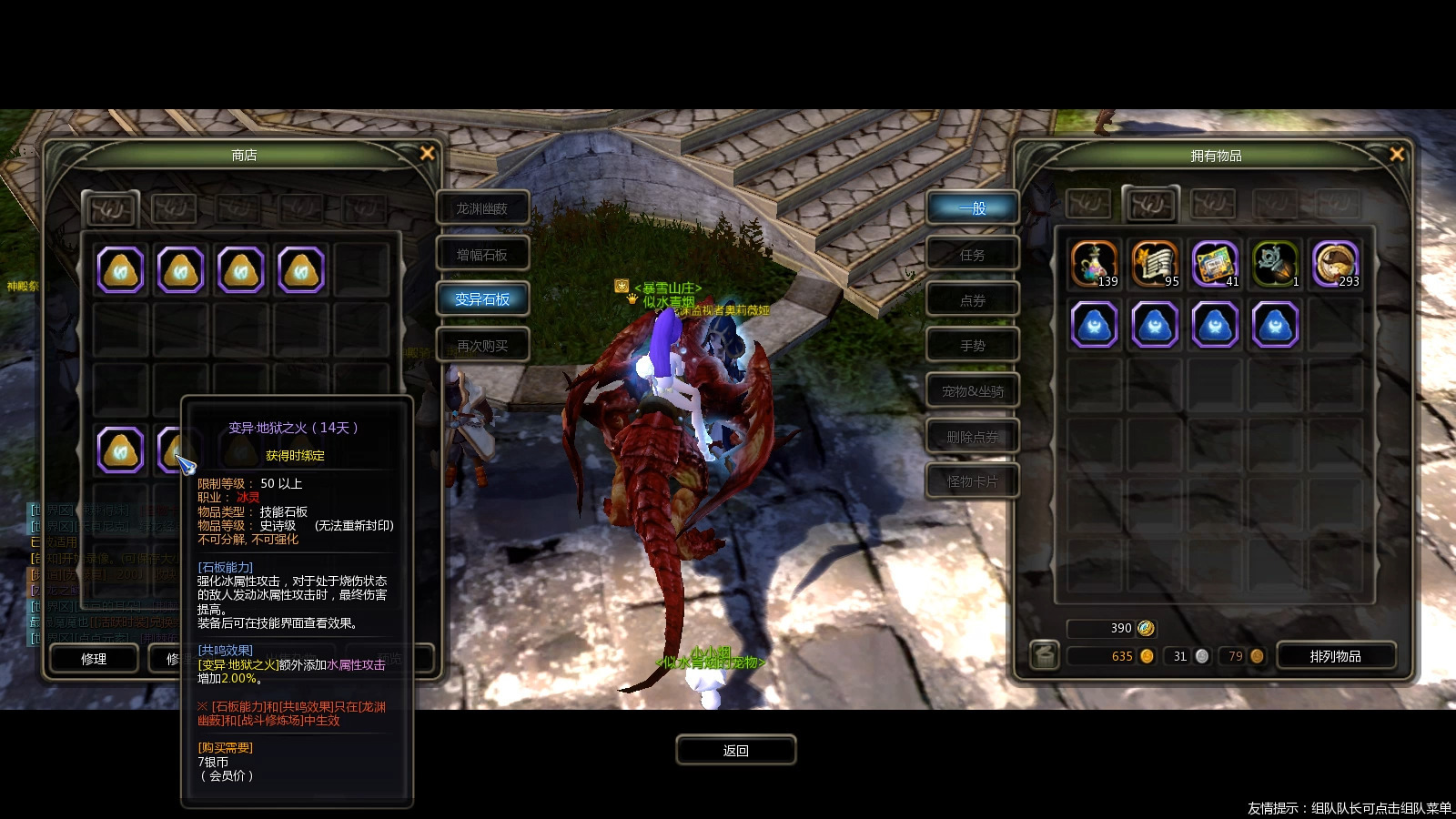This screenshot has width=1456, height=819.
Task: Show the 任务 quest items tab
Action: pos(972,255)
